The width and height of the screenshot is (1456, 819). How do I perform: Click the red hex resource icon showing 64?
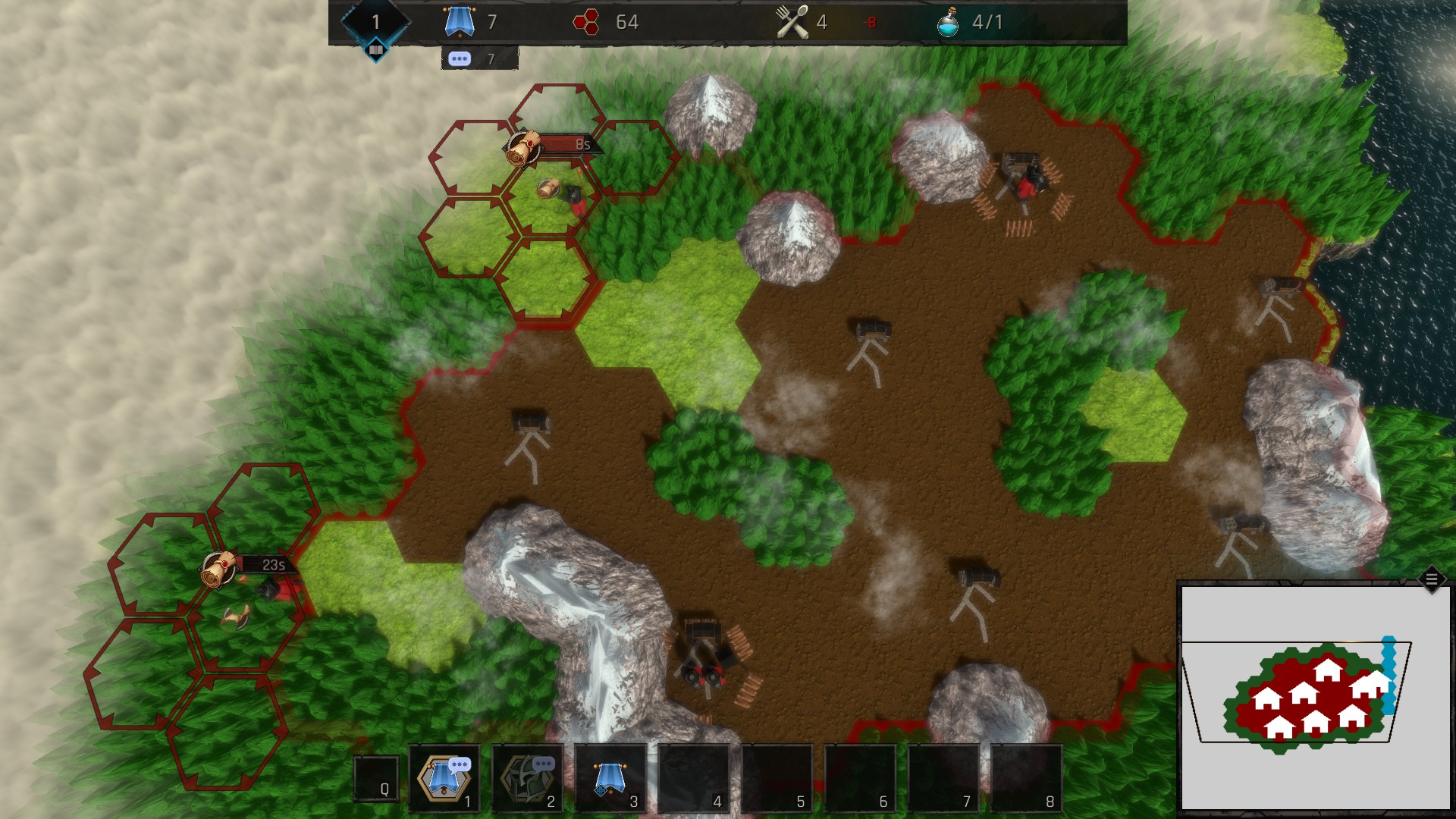click(x=585, y=22)
